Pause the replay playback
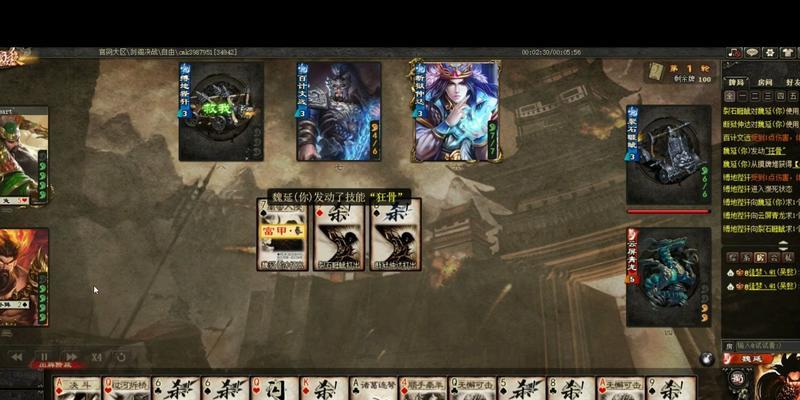 44,356
